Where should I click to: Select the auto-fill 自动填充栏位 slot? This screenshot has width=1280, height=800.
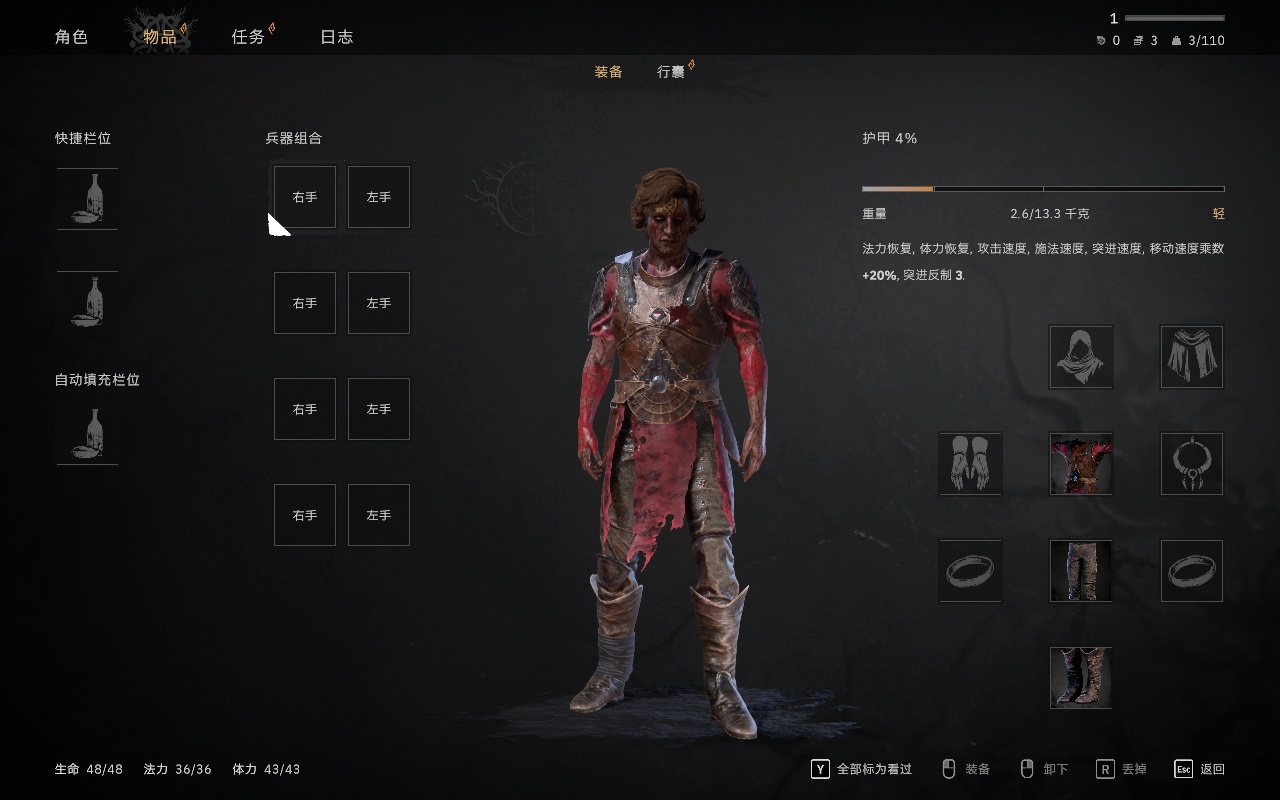tap(87, 434)
